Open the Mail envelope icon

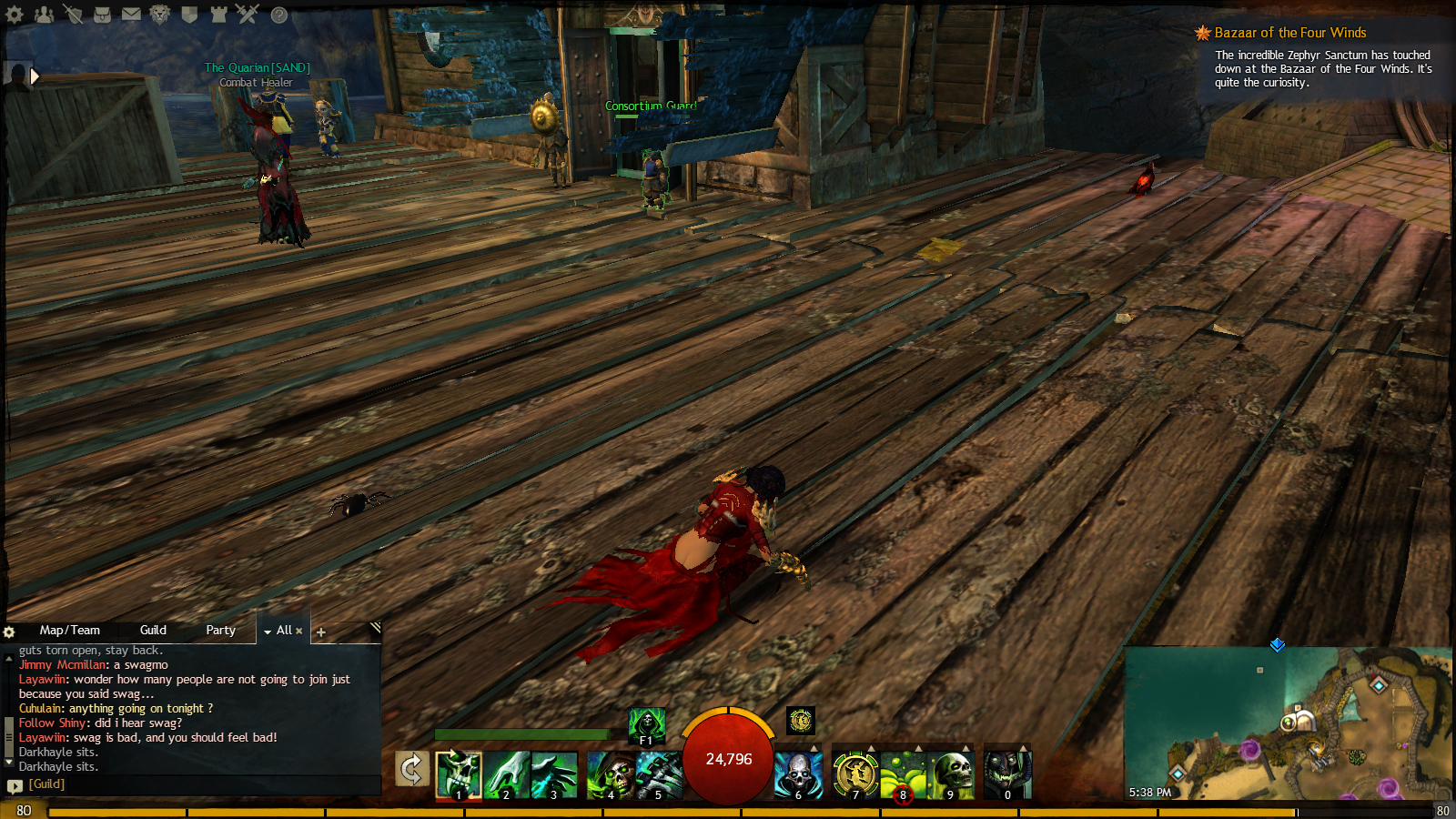click(x=131, y=15)
